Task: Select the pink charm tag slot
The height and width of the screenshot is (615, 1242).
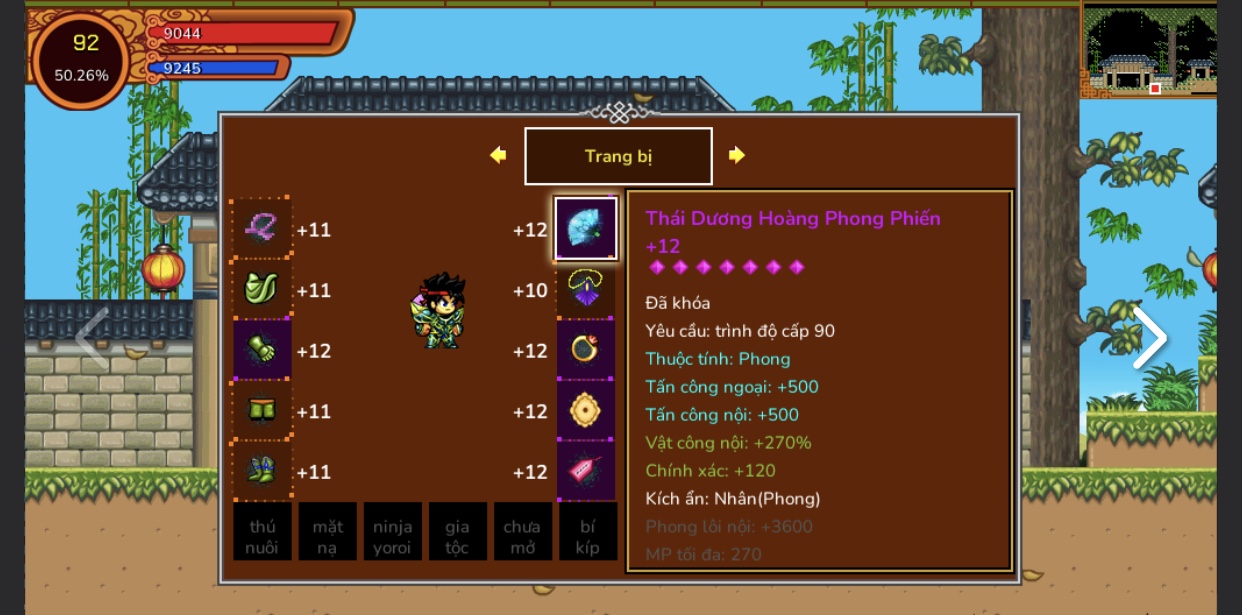Action: coord(586,471)
